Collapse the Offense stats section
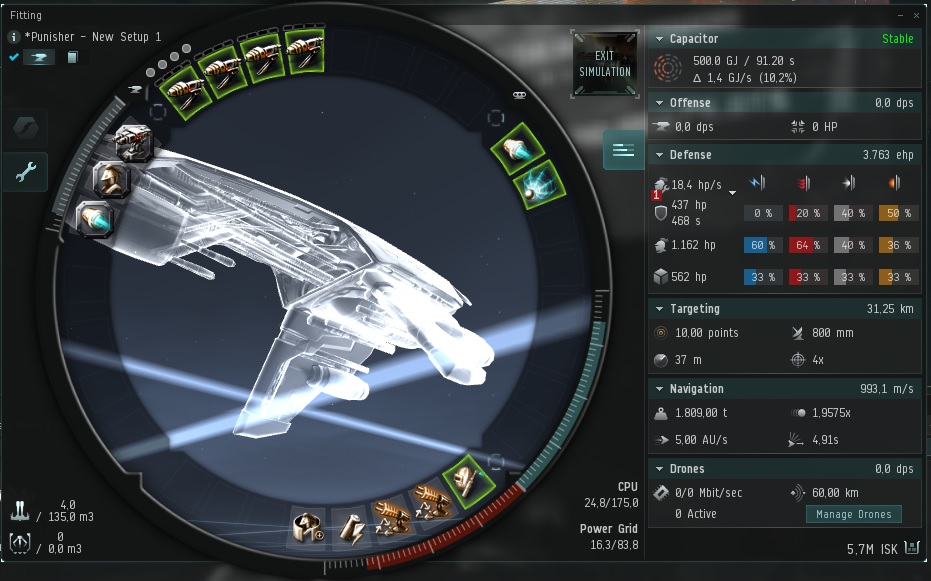Image resolution: width=931 pixels, height=581 pixels. click(660, 103)
